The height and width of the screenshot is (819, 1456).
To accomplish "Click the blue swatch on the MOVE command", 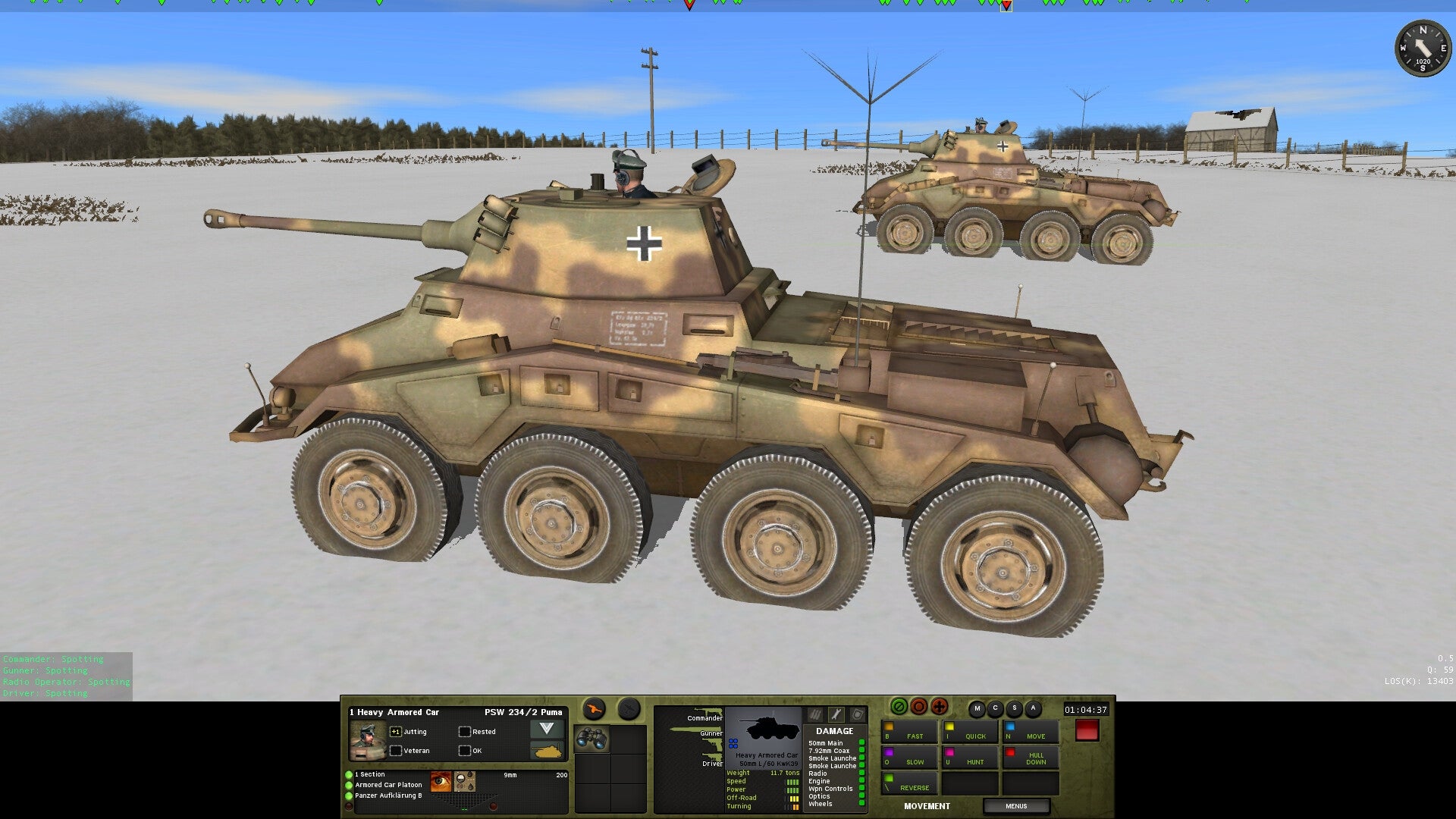I will pyautogui.click(x=1010, y=726).
